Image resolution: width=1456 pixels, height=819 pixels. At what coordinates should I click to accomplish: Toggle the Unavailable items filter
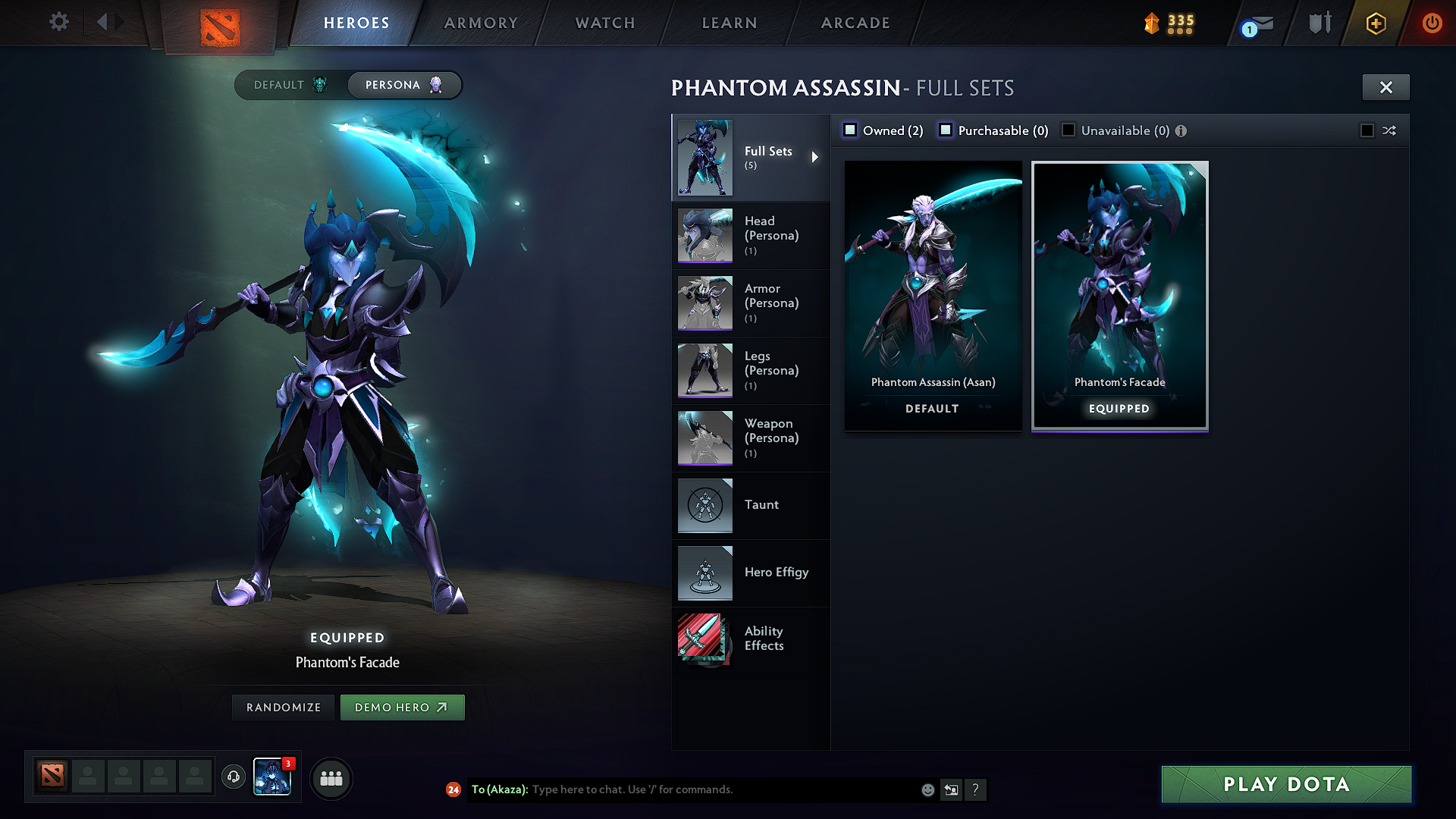(x=1068, y=130)
